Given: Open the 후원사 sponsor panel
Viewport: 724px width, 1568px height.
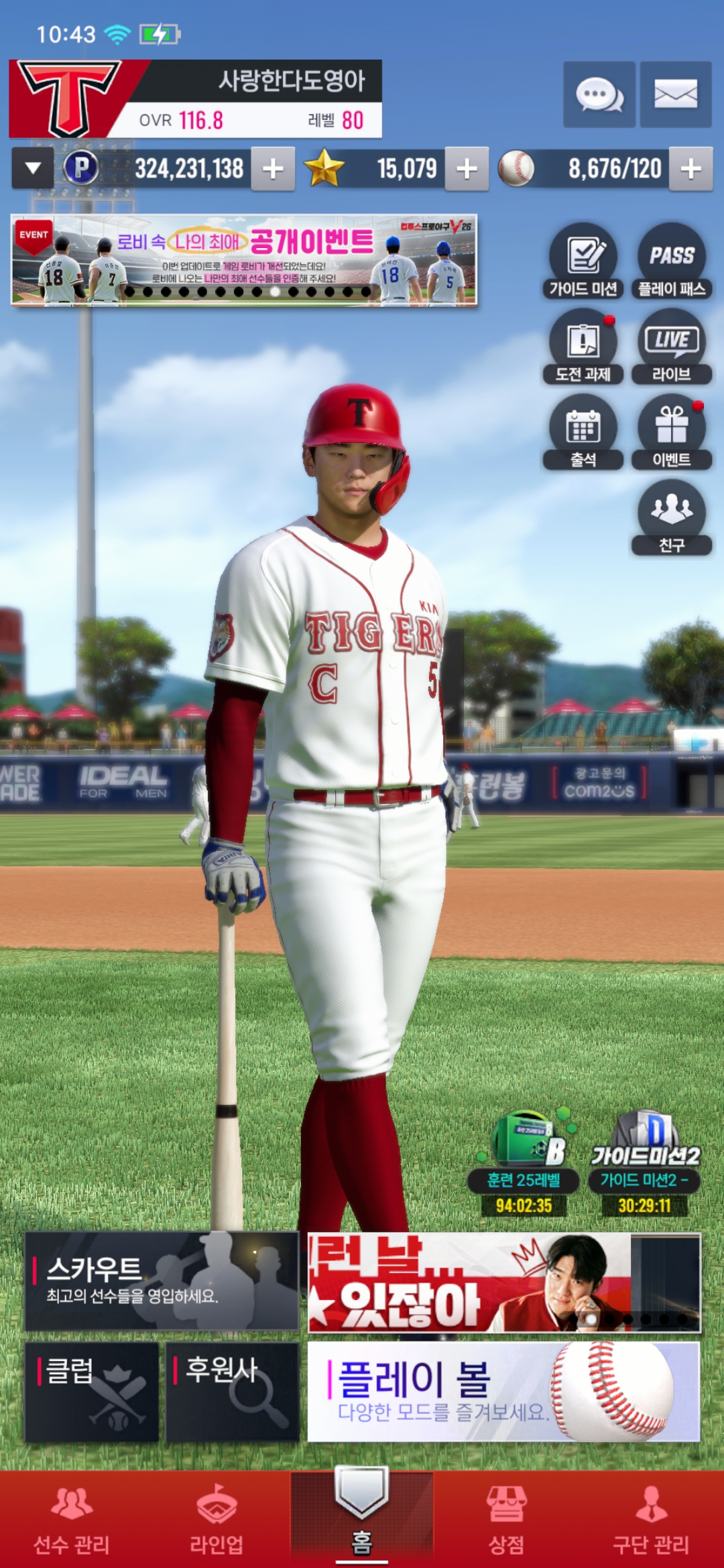Looking at the screenshot, I should click(232, 1391).
